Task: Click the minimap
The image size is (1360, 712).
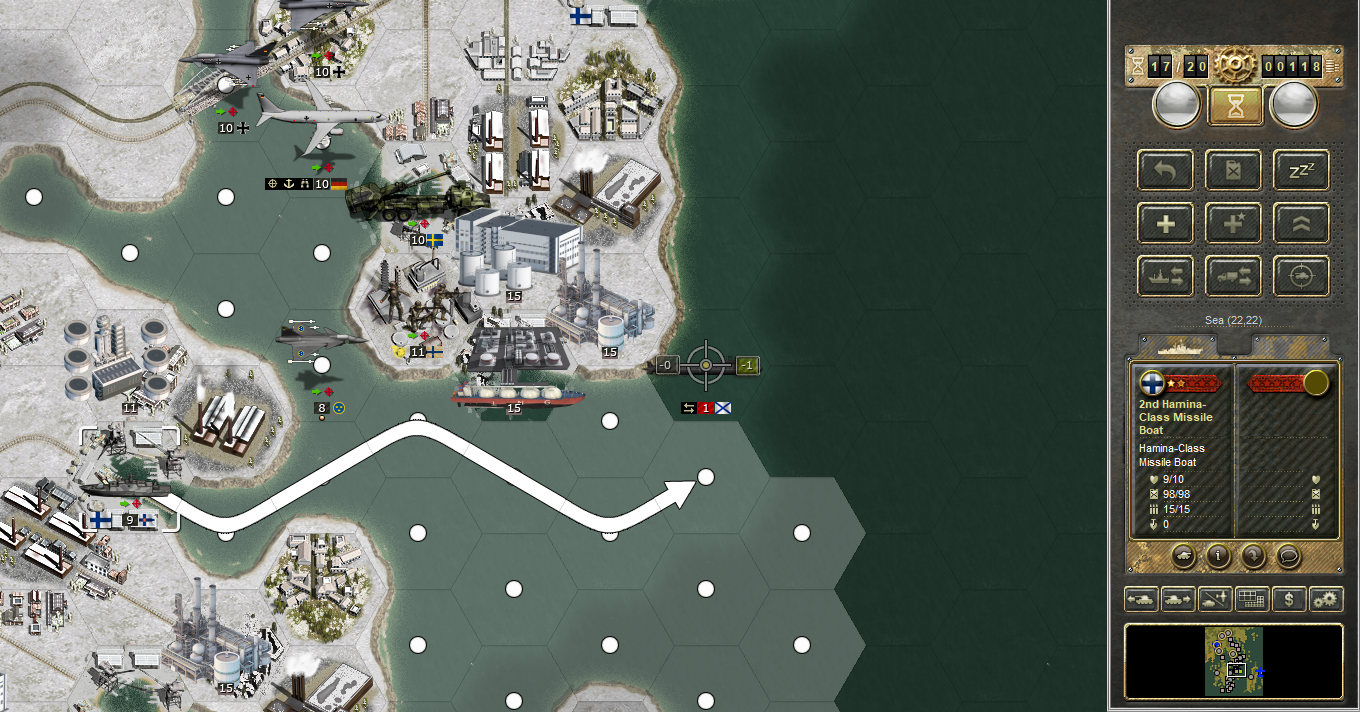Action: pyautogui.click(x=1234, y=661)
